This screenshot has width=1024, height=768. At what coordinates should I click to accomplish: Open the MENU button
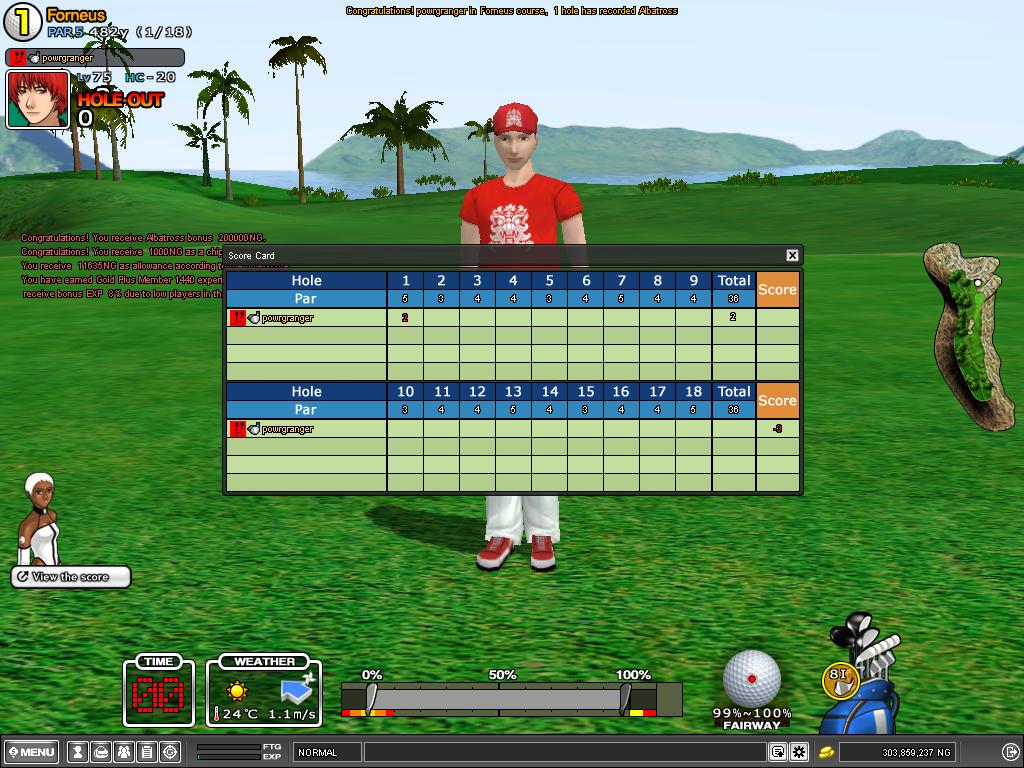pyautogui.click(x=31, y=752)
